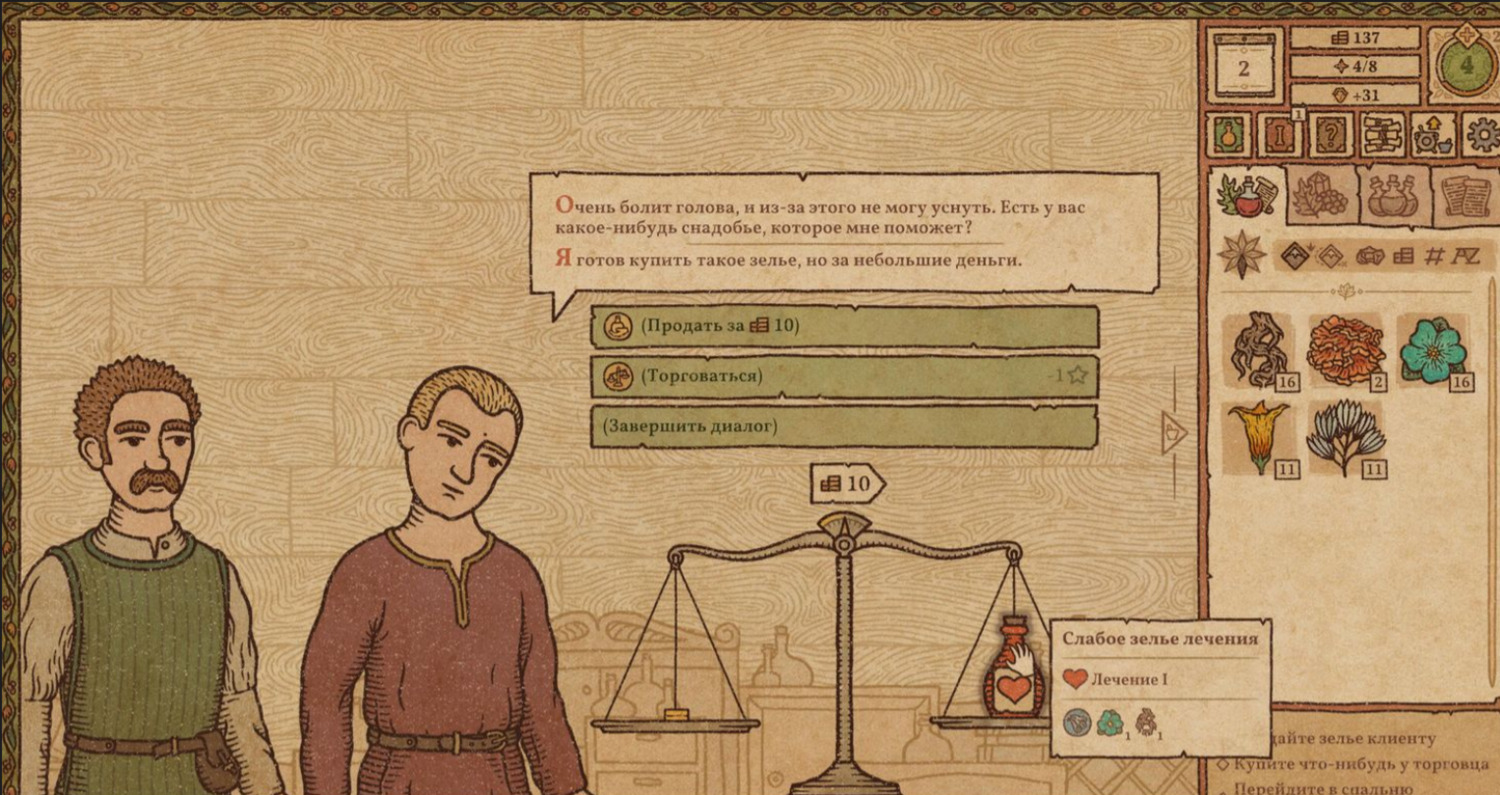Image resolution: width=1500 pixels, height=795 pixels.
Task: Open the green recipe book
Action: coord(1229,135)
